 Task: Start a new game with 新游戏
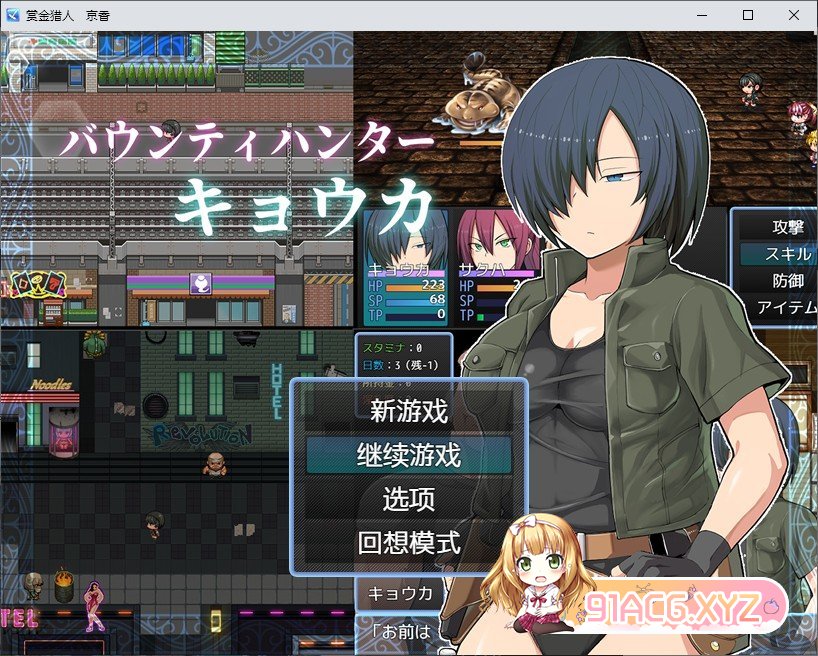tap(408, 410)
